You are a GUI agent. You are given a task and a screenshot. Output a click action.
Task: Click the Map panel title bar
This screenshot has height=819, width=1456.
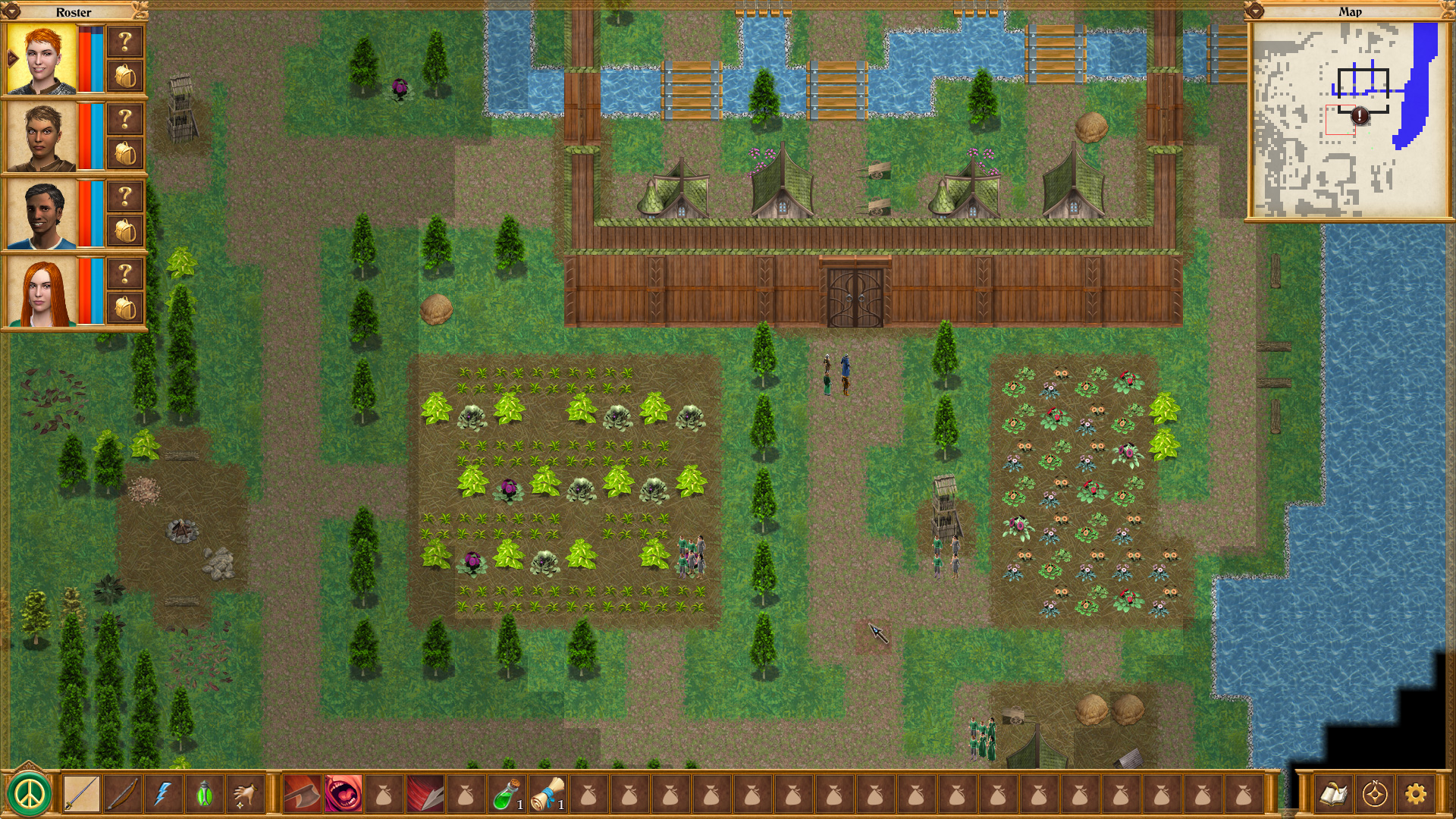coord(1351,12)
